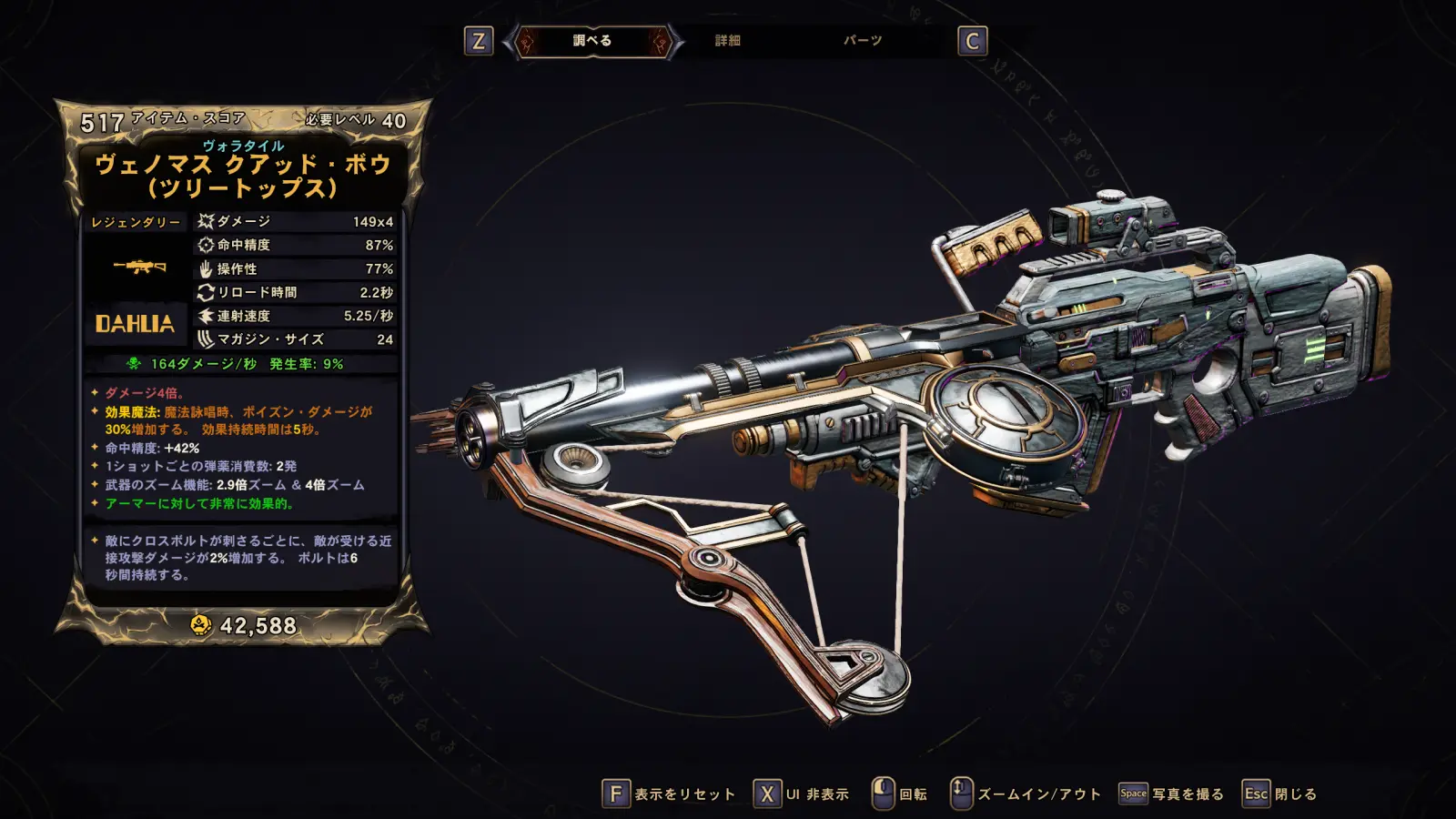Open the パーツ (Parts) tab
The image size is (1456, 819).
(x=862, y=41)
